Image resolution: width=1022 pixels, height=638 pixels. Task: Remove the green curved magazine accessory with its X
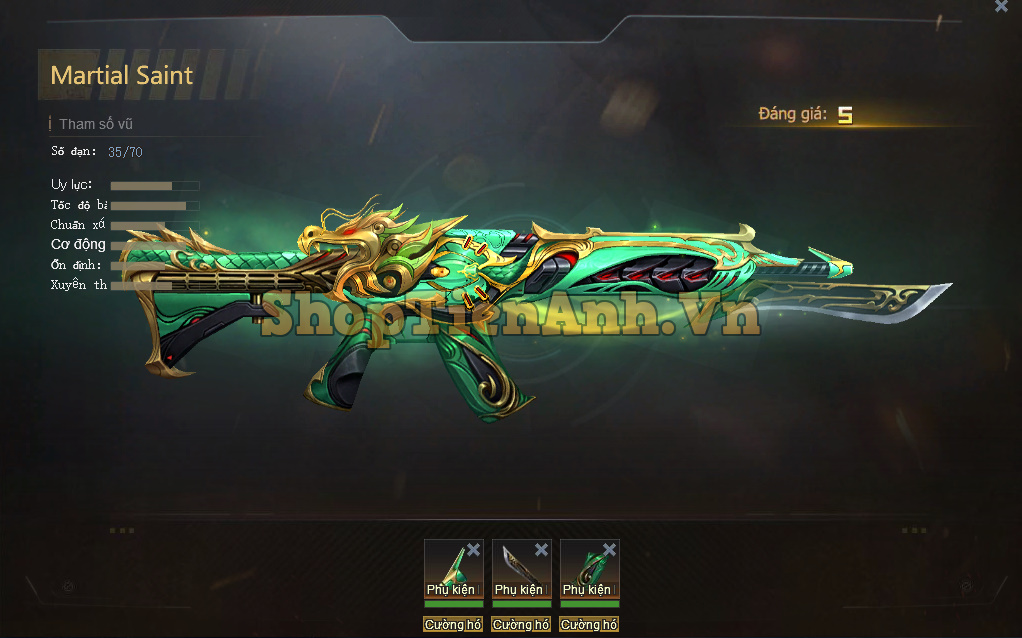(x=609, y=550)
